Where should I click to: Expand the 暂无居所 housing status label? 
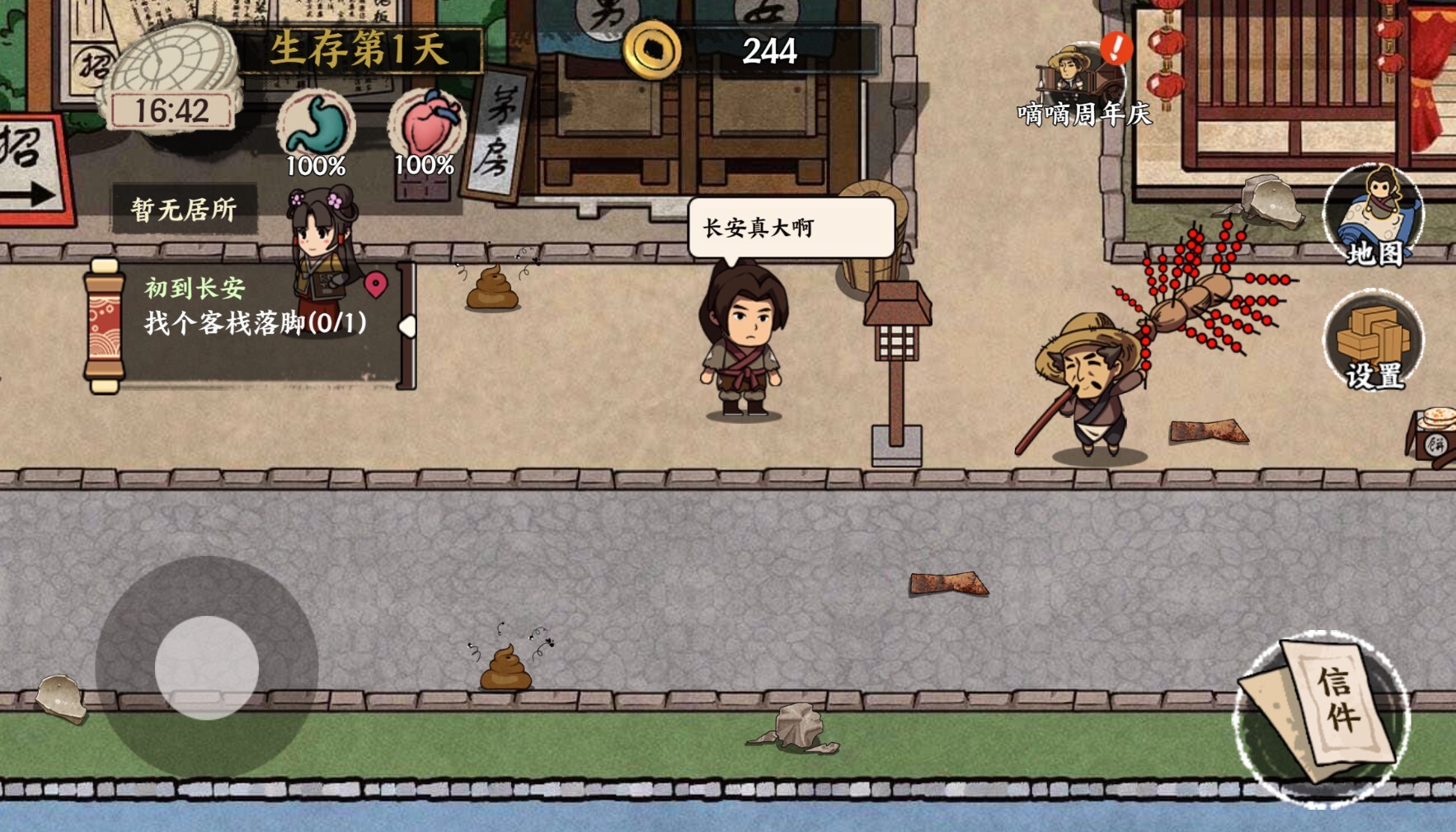coord(186,208)
